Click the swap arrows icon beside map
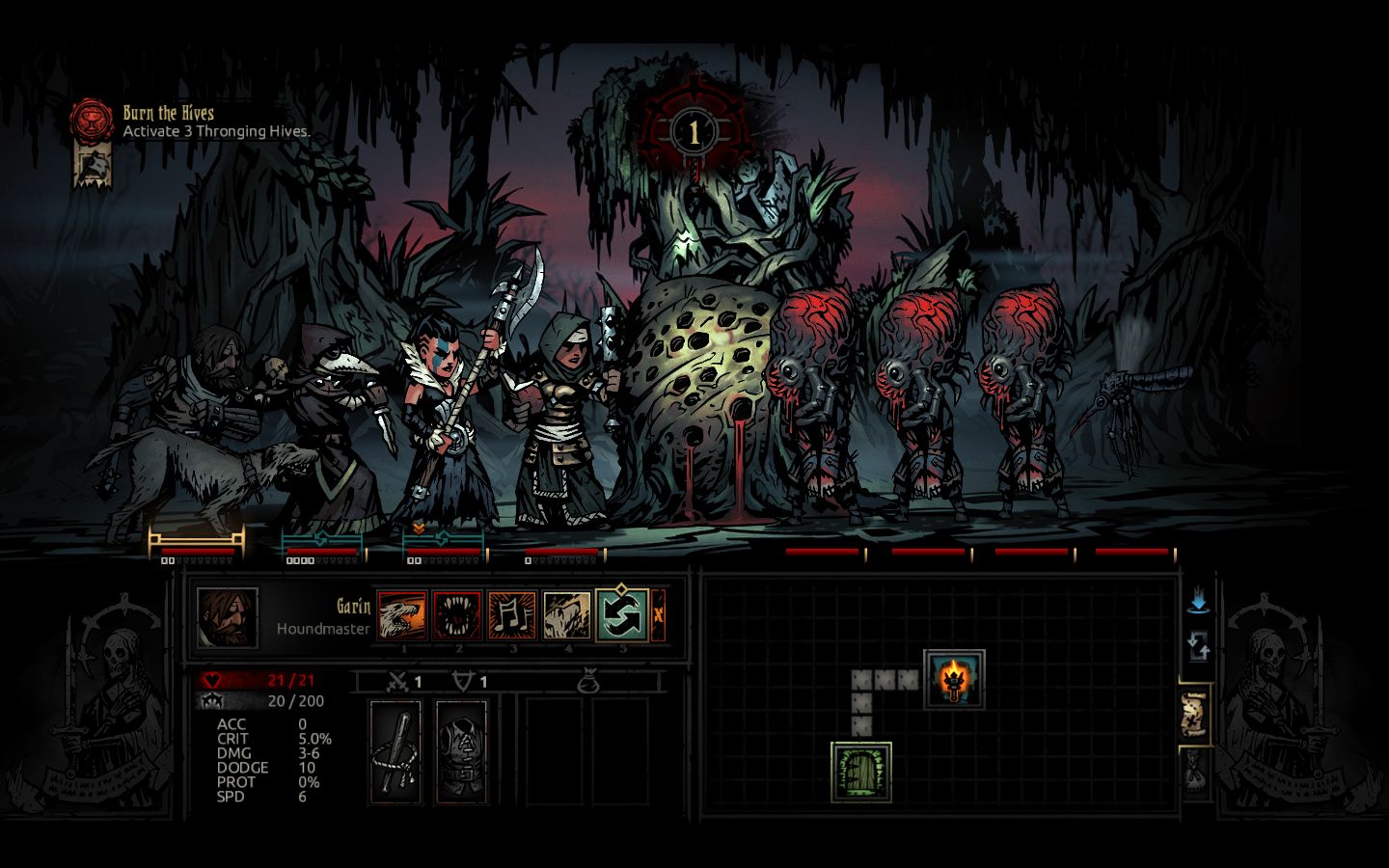 pos(1198,646)
